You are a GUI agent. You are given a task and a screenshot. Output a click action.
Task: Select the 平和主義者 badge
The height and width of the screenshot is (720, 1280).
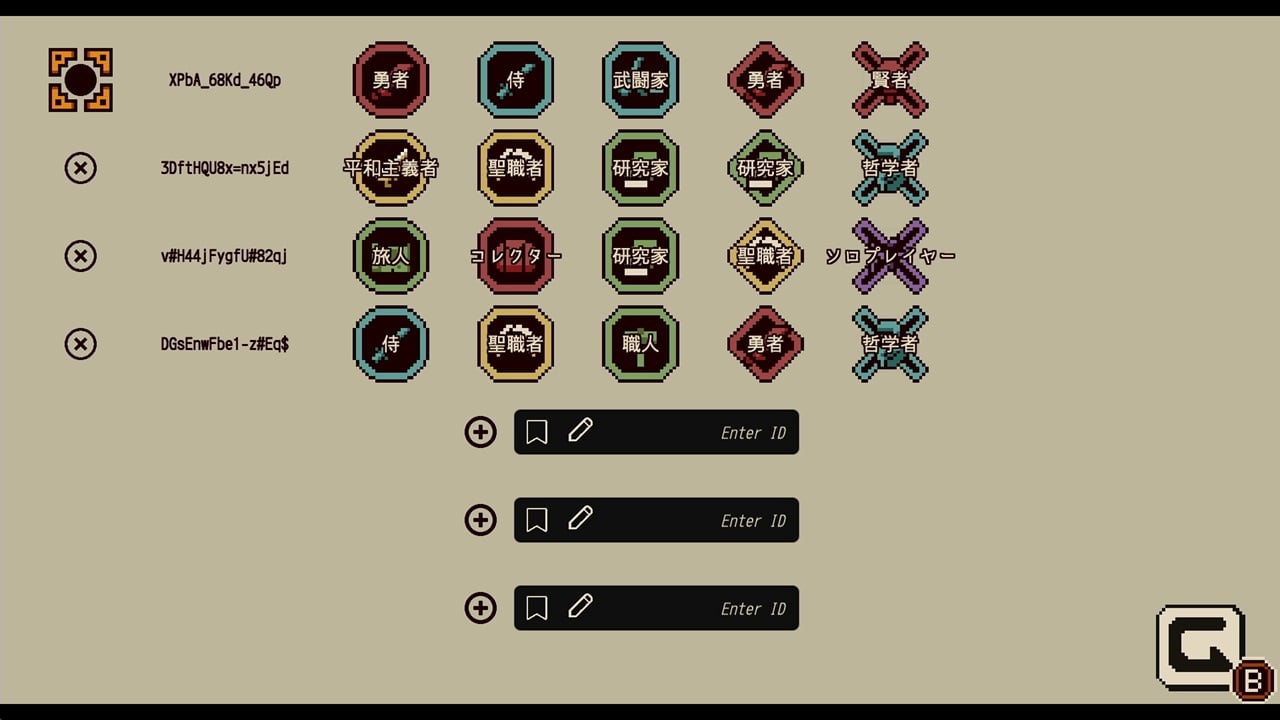point(391,168)
